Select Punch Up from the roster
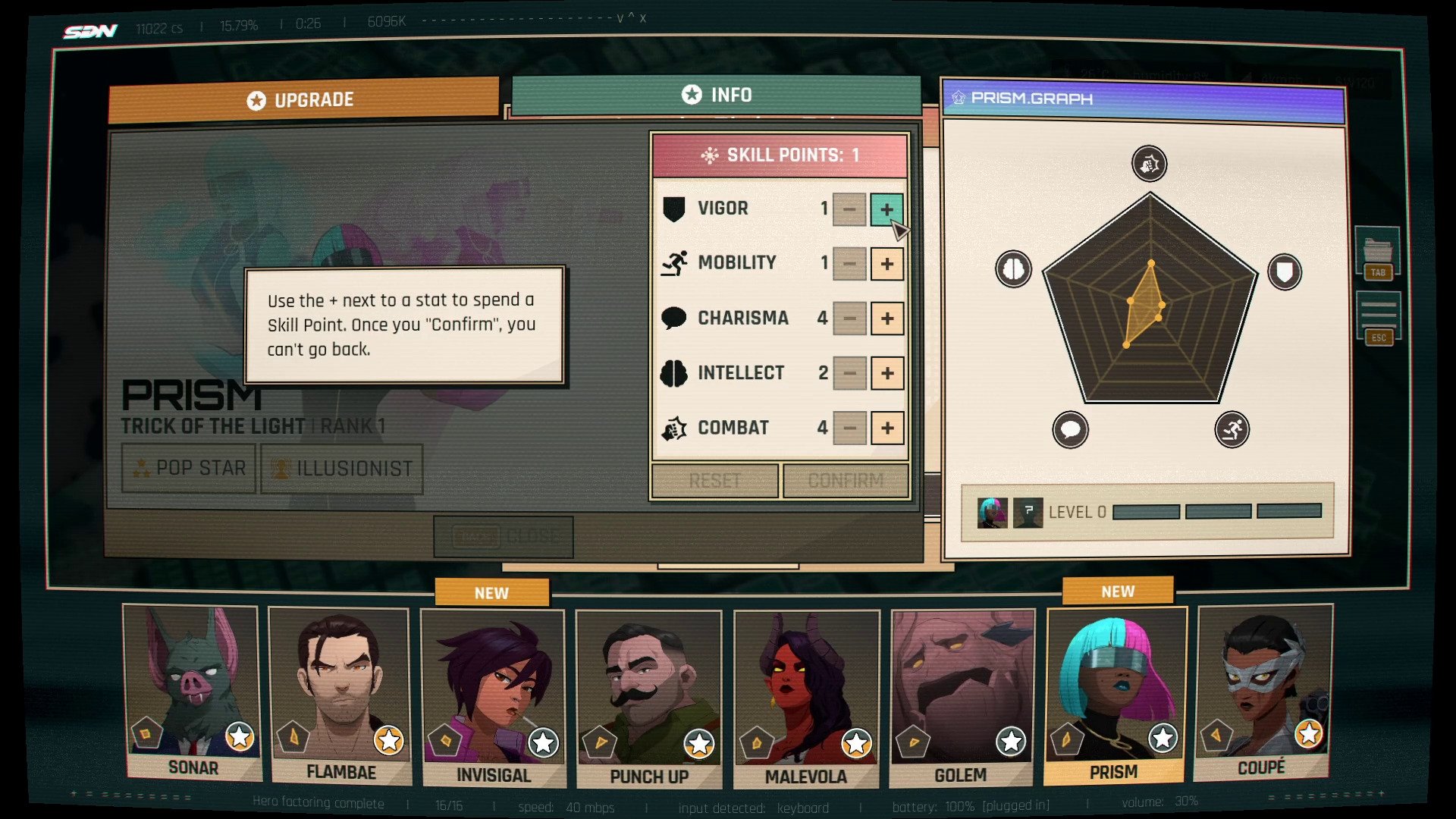 tap(648, 698)
